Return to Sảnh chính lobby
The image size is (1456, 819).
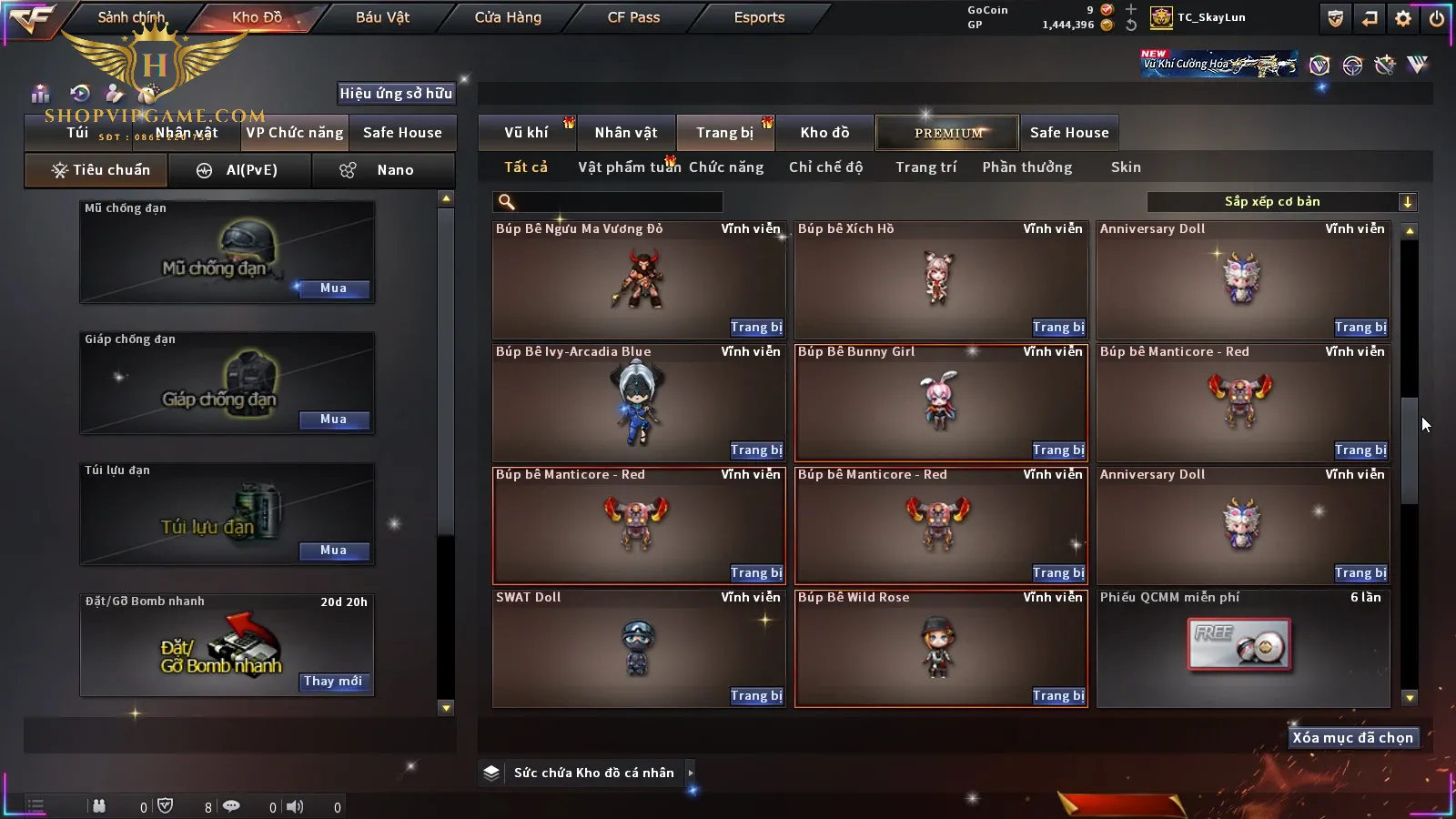tap(131, 17)
